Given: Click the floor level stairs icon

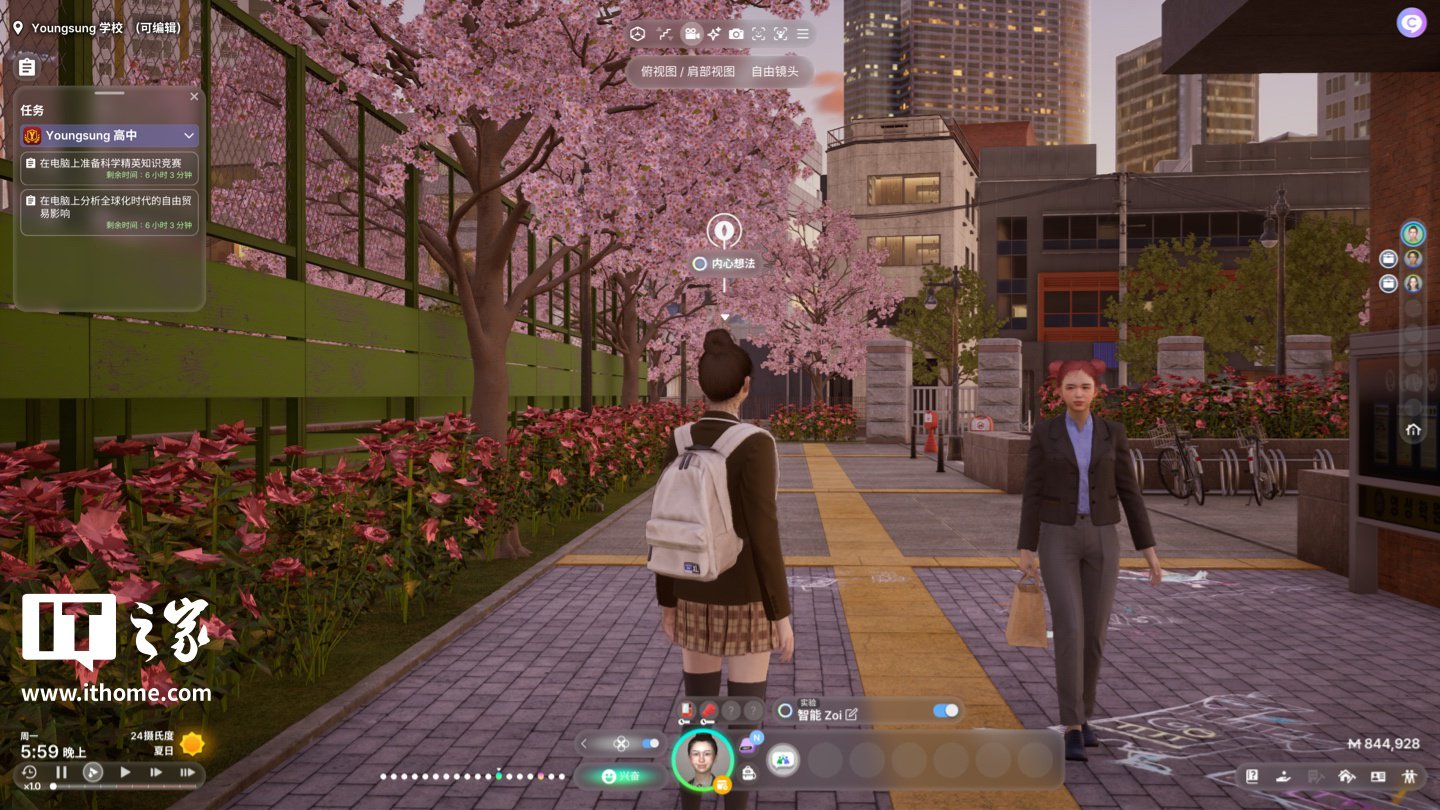Looking at the screenshot, I should (x=664, y=34).
